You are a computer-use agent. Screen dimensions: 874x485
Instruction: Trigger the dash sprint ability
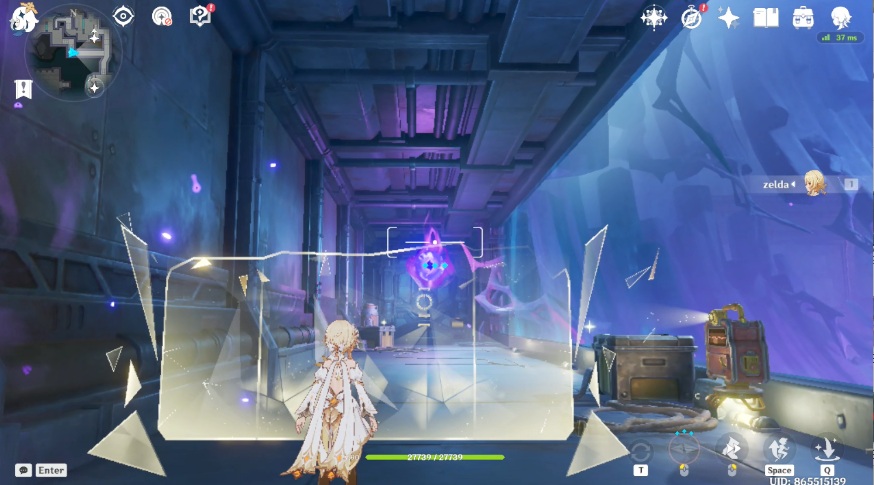click(731, 449)
